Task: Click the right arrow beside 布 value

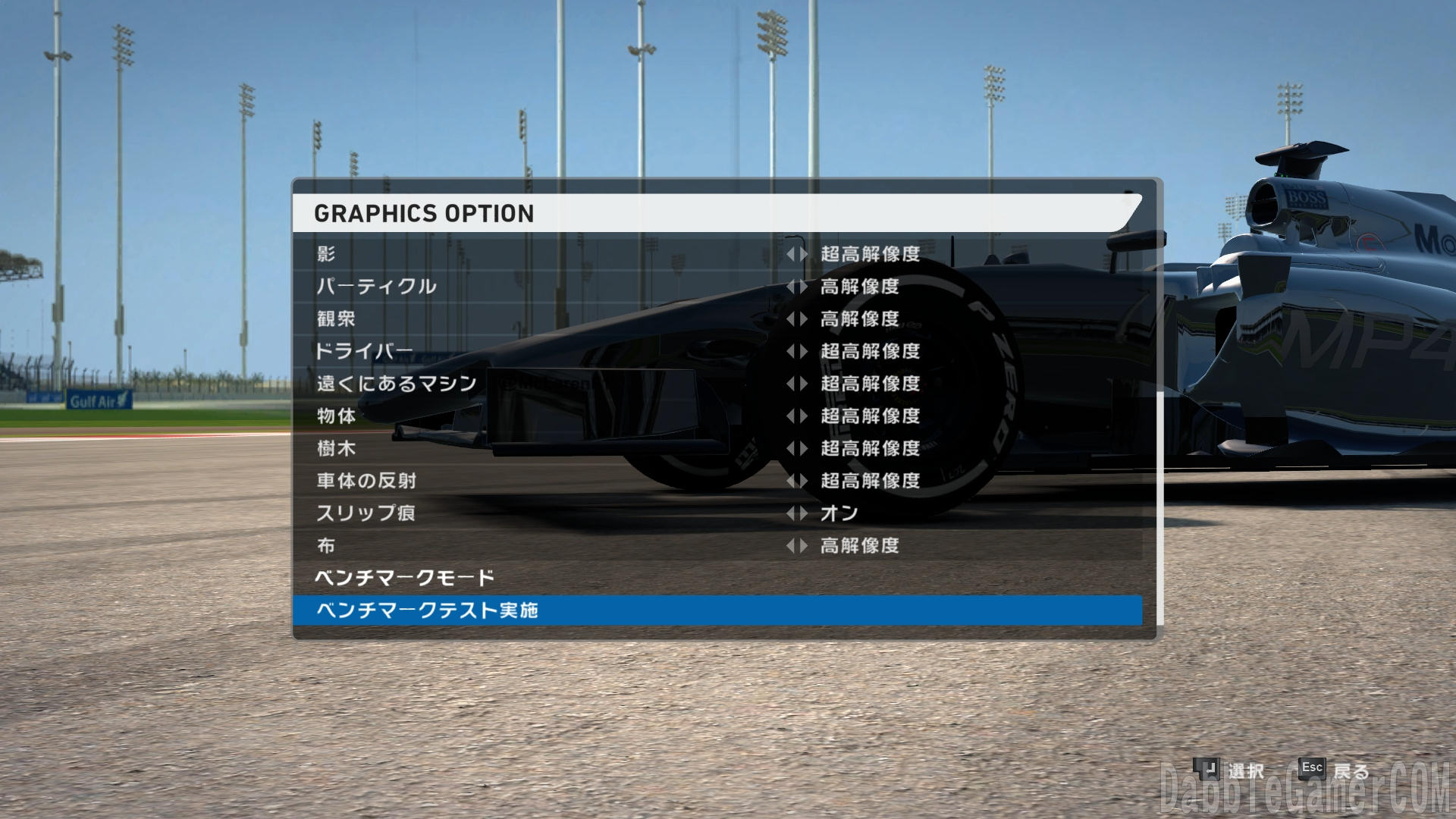Action: [803, 546]
